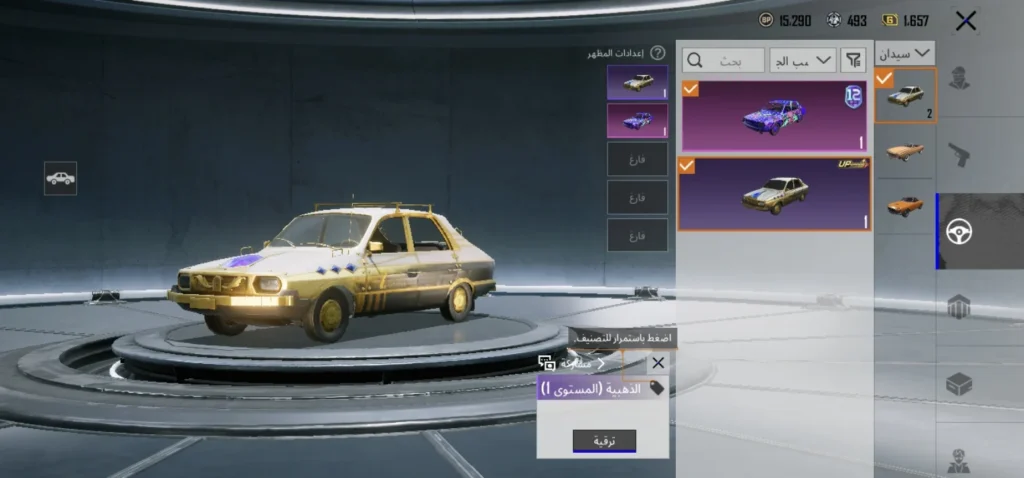Select the purple car appearance preset slot
The height and width of the screenshot is (478, 1024).
click(x=637, y=120)
